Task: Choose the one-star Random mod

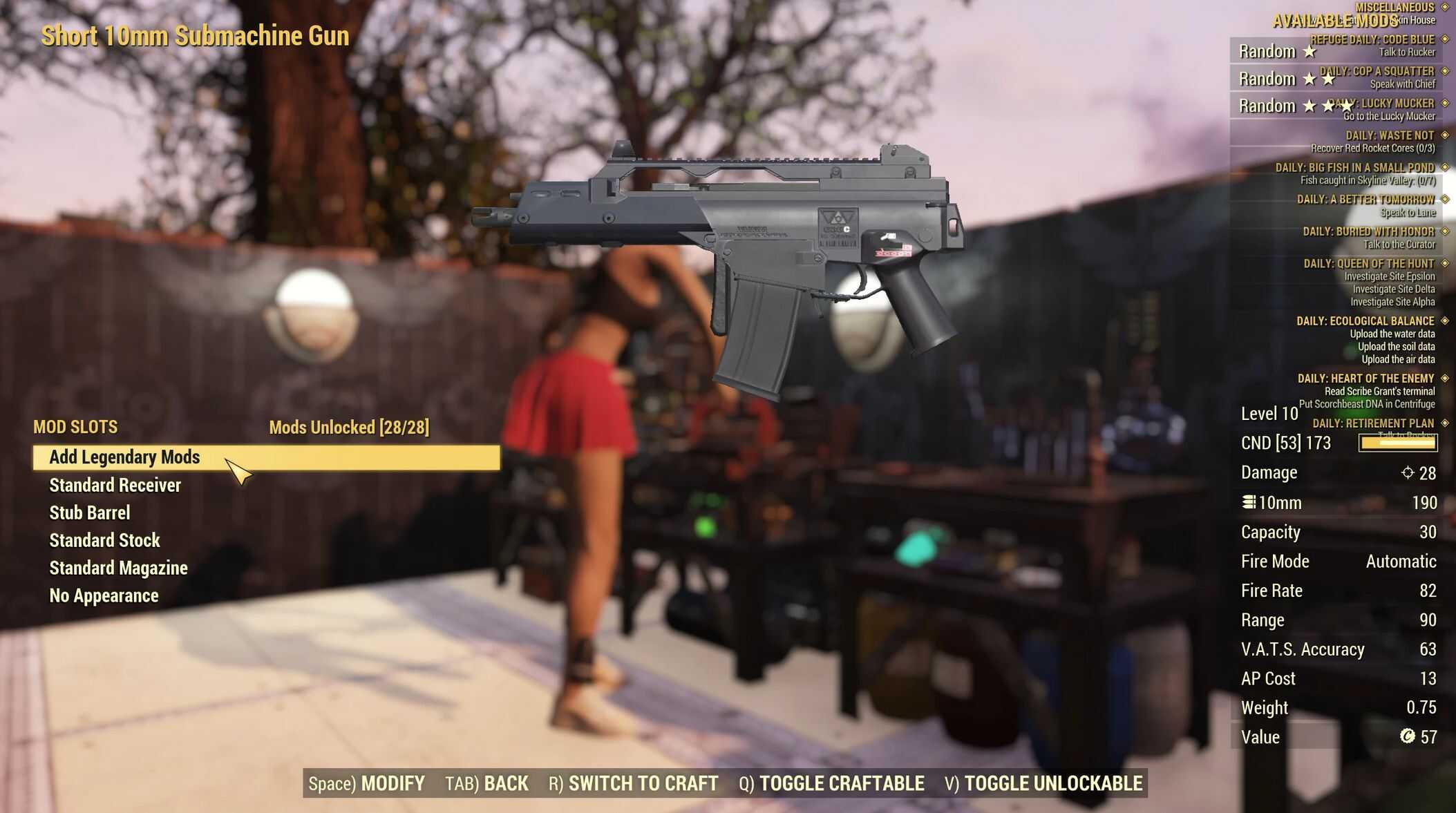Action: pyautogui.click(x=1277, y=52)
